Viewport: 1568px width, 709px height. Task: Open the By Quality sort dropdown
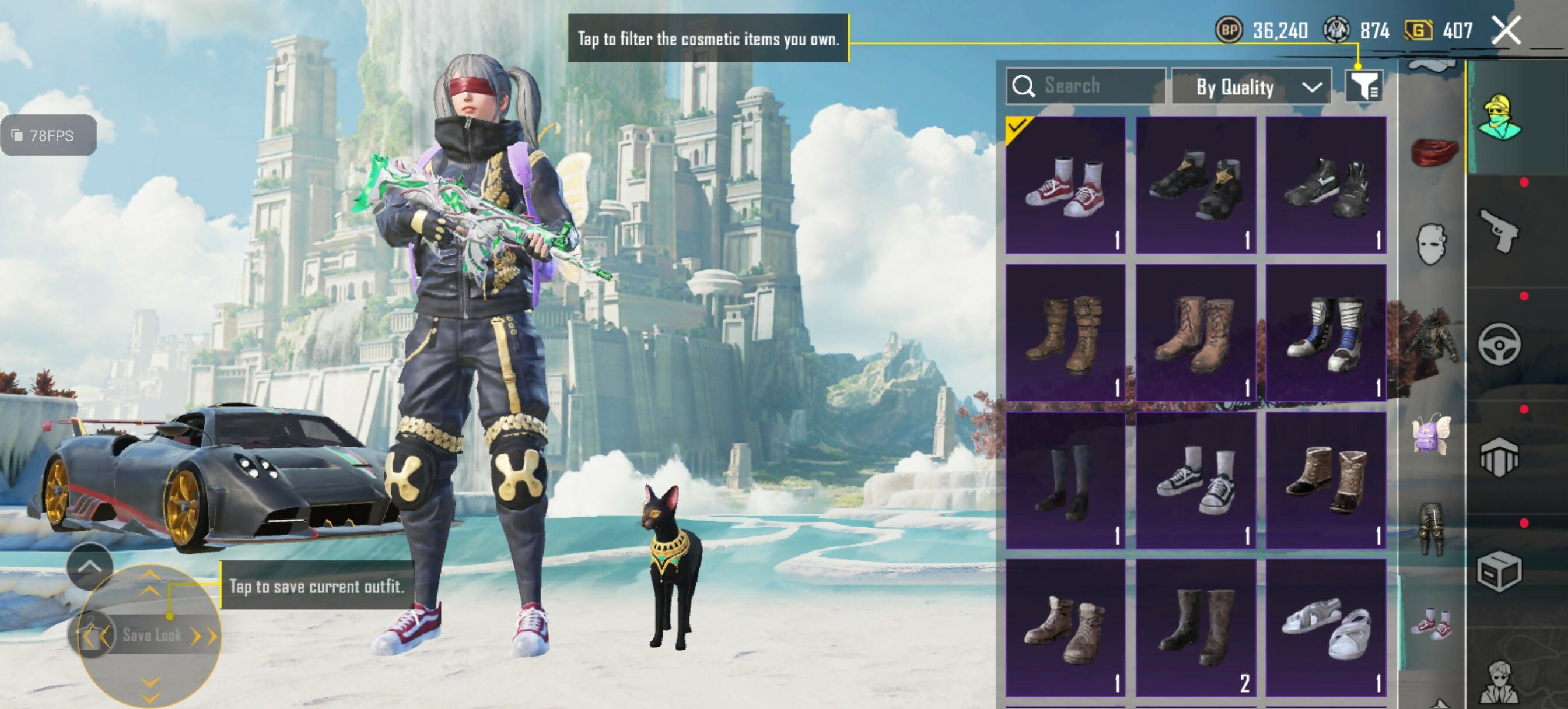click(1251, 87)
